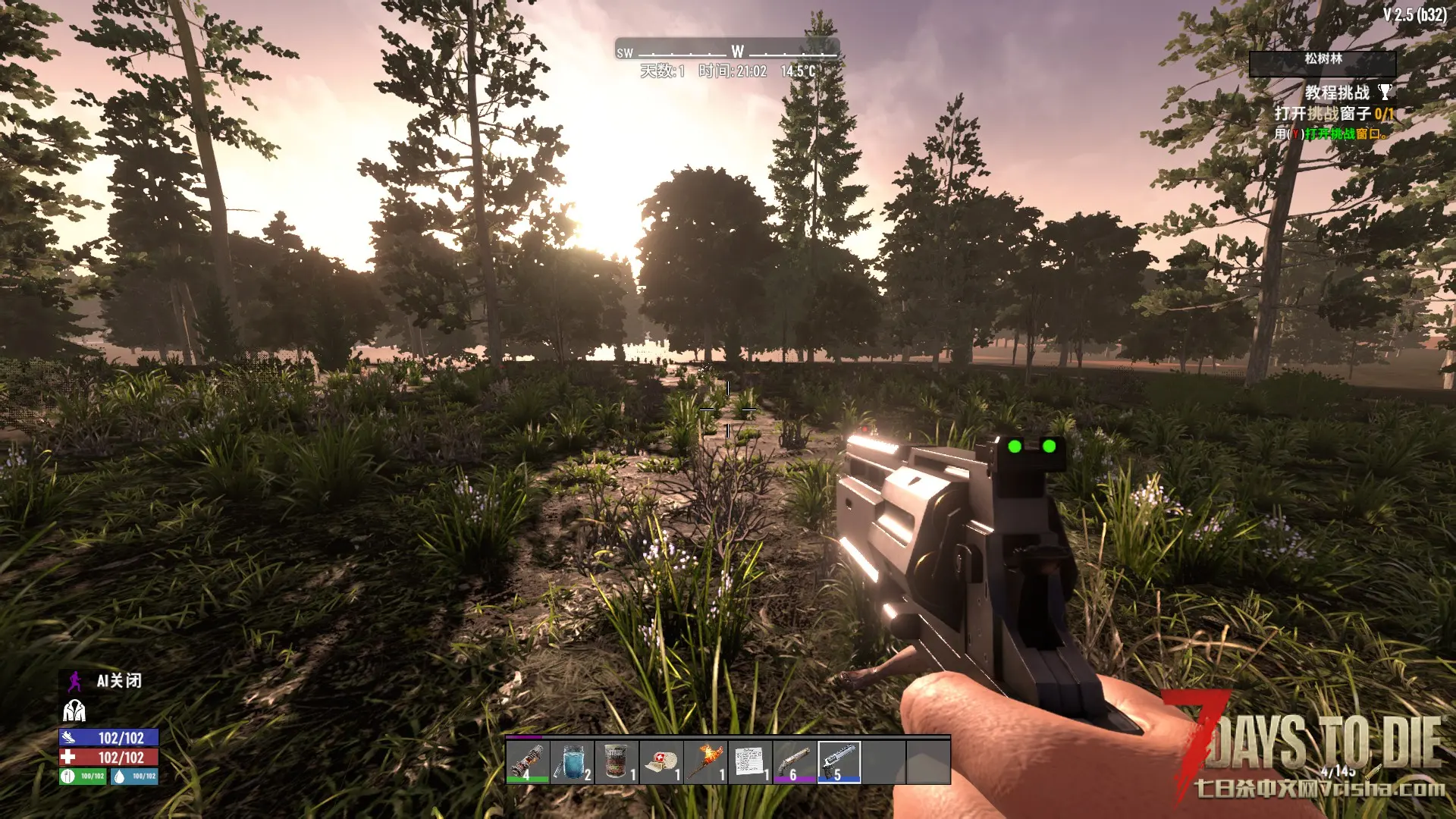Switch to the shotgun with purple bar
This screenshot has height=819, width=1456.
click(795, 761)
